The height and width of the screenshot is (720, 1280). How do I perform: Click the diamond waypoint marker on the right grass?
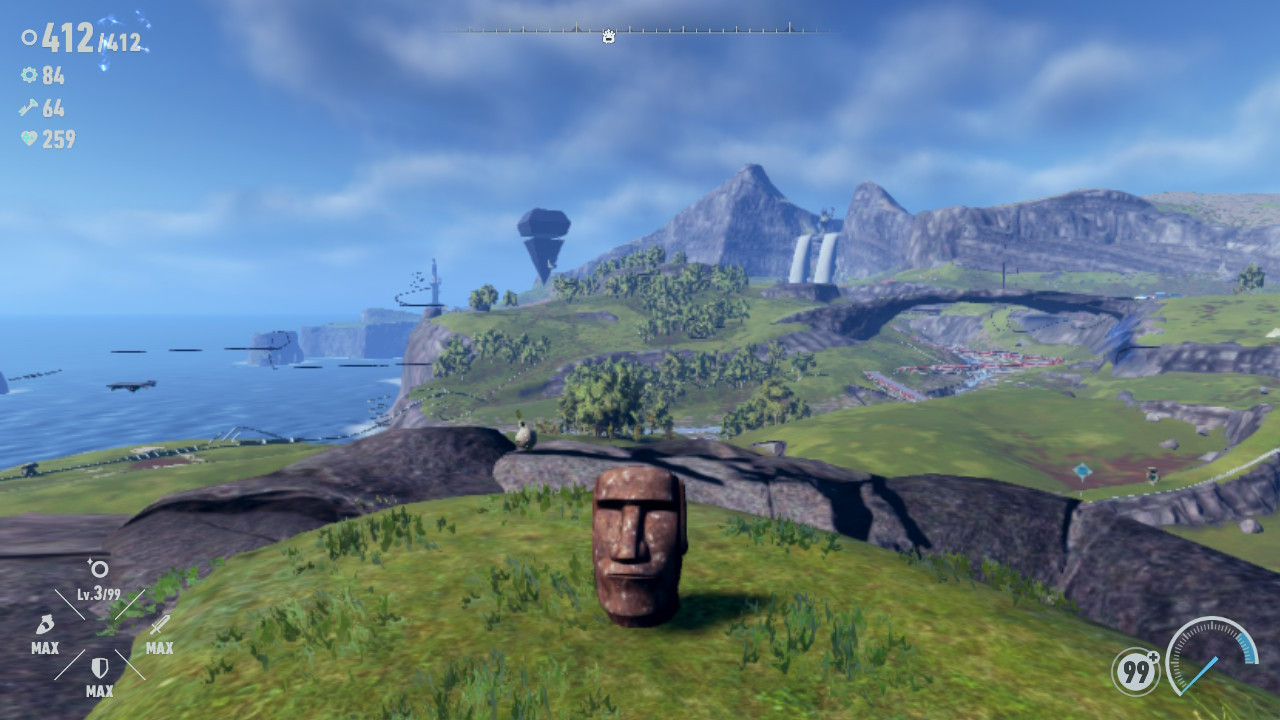1082,471
